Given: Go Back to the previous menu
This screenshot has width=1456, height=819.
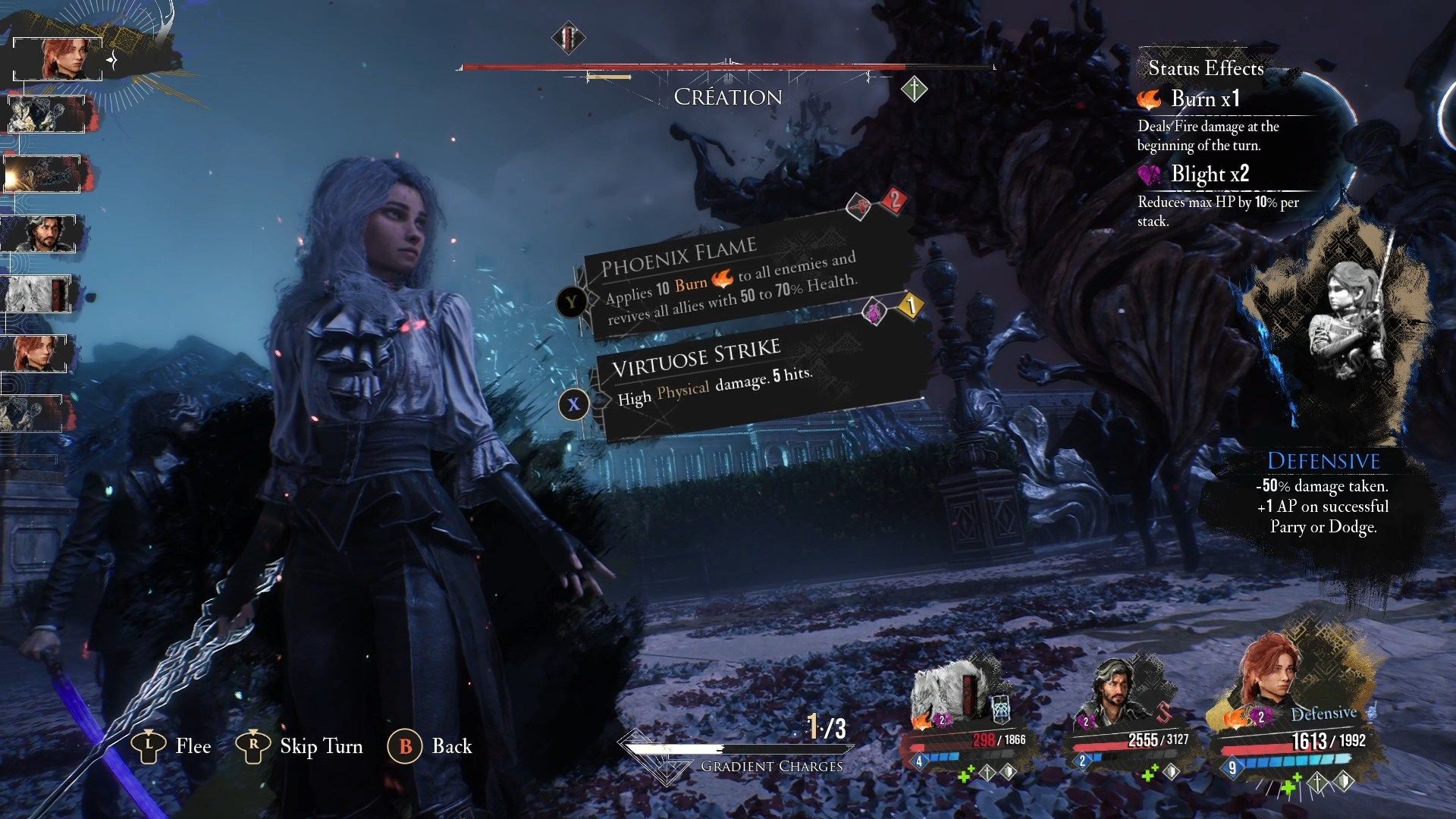Looking at the screenshot, I should pyautogui.click(x=430, y=746).
